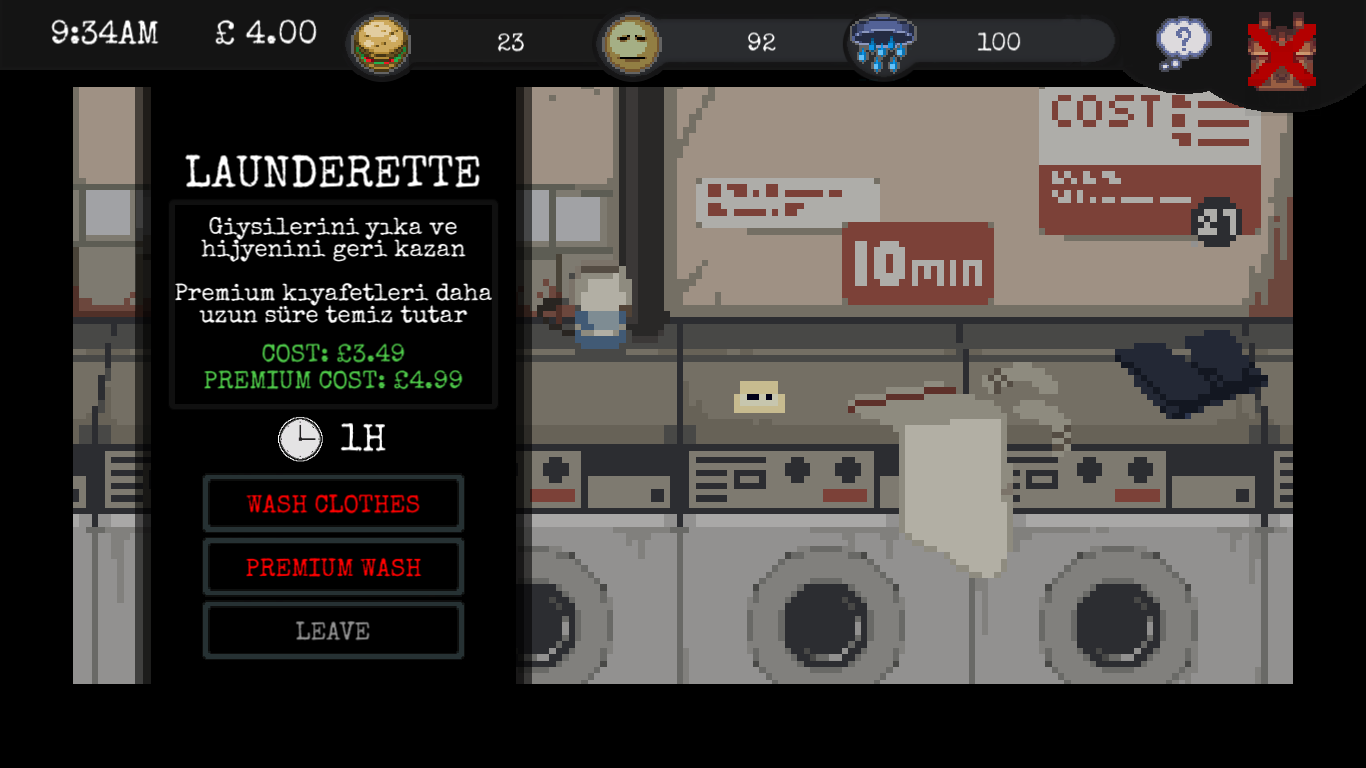Click the crossed-out backpack icon
This screenshot has width=1366, height=768.
tap(1281, 52)
